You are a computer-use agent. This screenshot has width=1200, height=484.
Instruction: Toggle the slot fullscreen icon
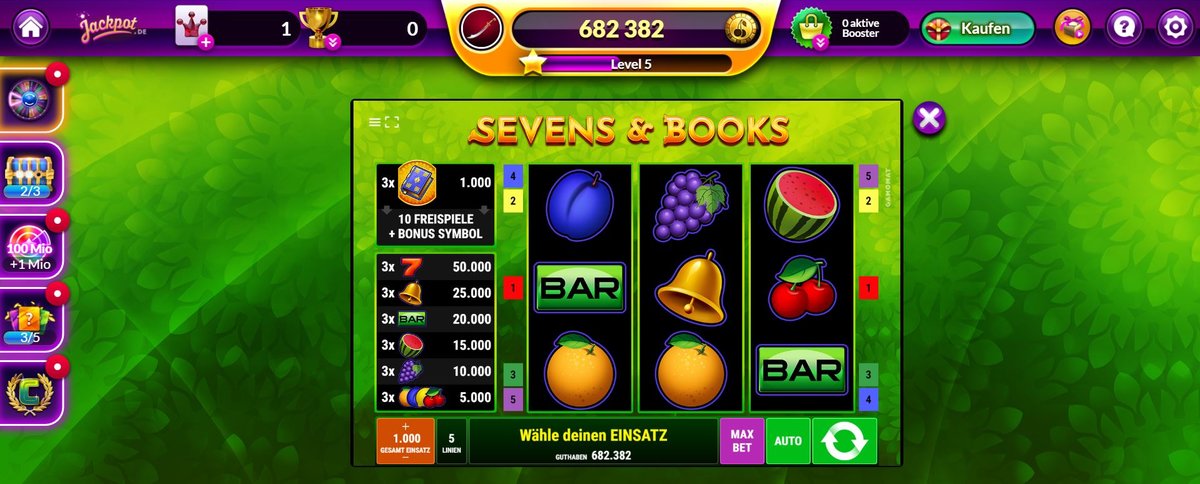click(391, 122)
